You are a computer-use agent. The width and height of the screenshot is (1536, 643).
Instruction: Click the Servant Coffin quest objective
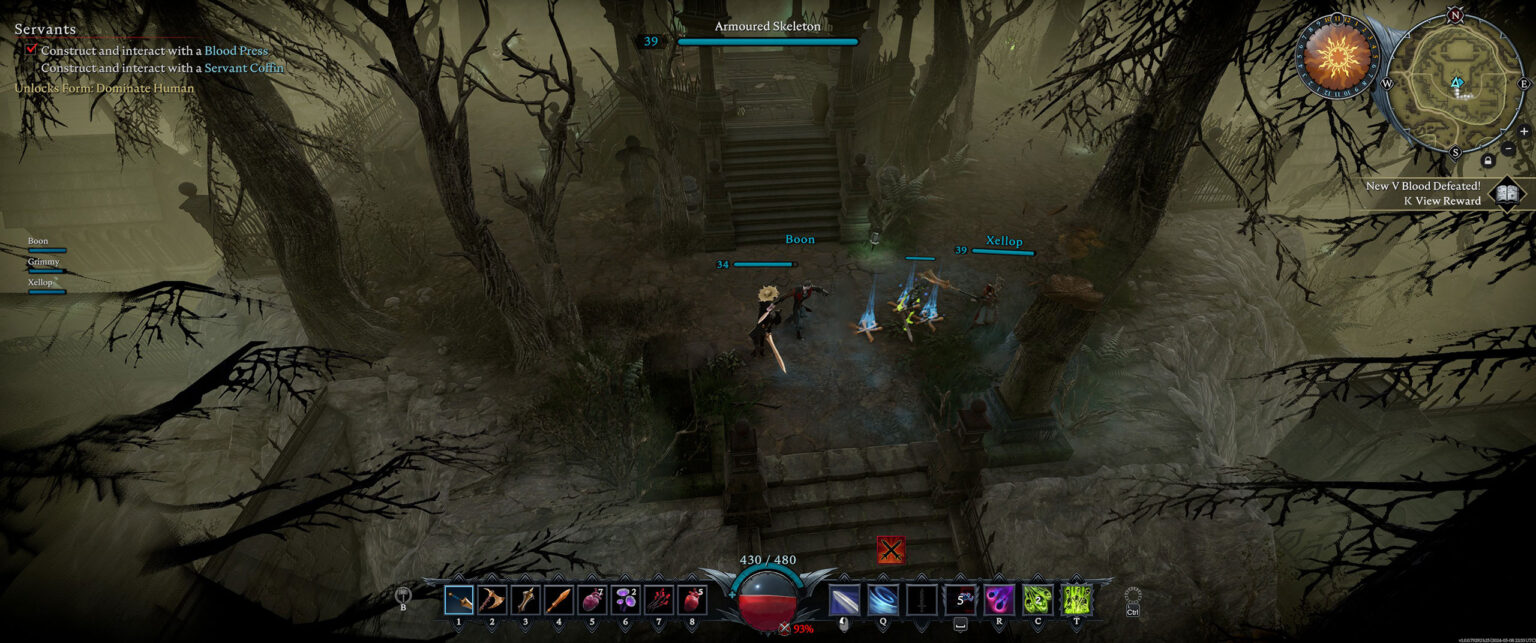[x=244, y=68]
